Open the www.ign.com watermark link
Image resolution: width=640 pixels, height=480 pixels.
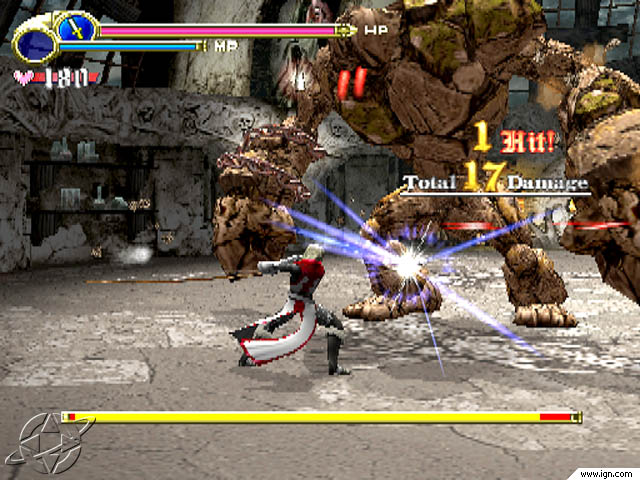coord(605,471)
